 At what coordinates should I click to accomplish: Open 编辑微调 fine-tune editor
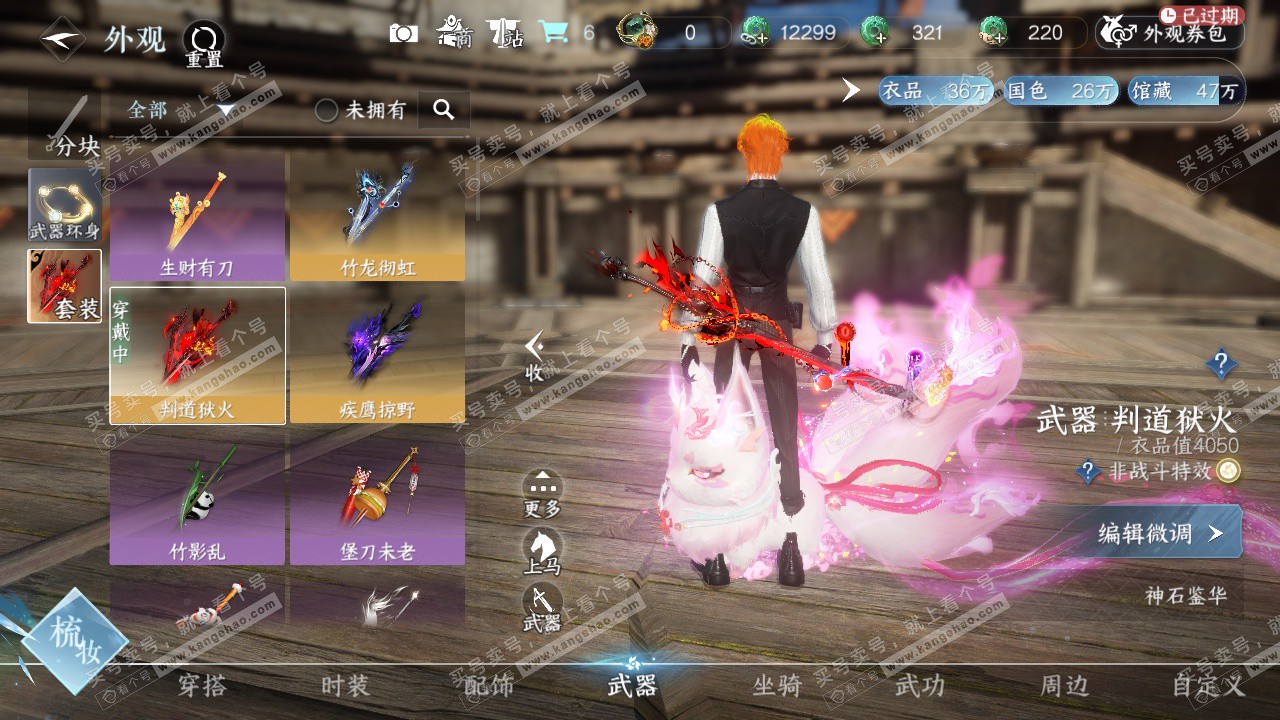pos(1158,533)
